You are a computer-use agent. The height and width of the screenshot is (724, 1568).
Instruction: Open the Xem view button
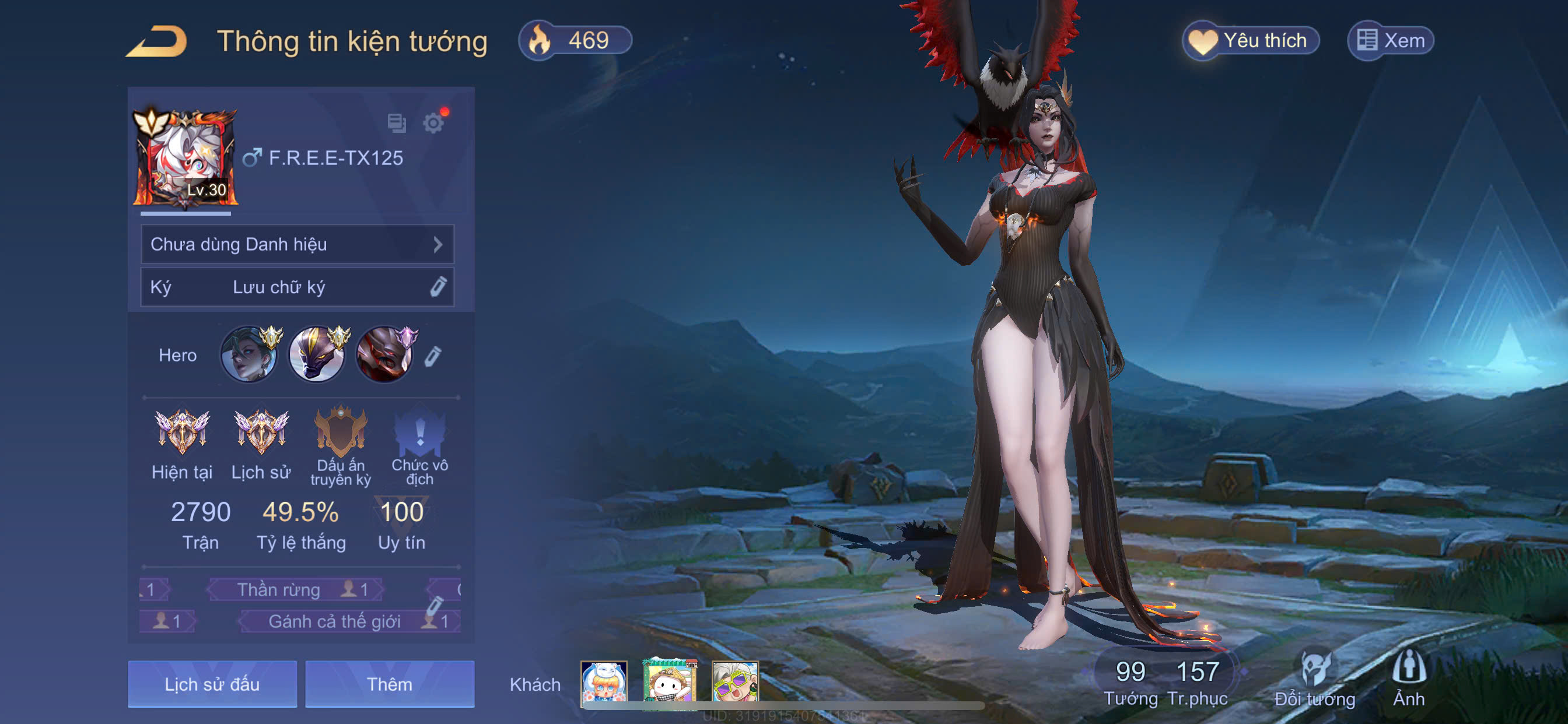coord(1391,41)
